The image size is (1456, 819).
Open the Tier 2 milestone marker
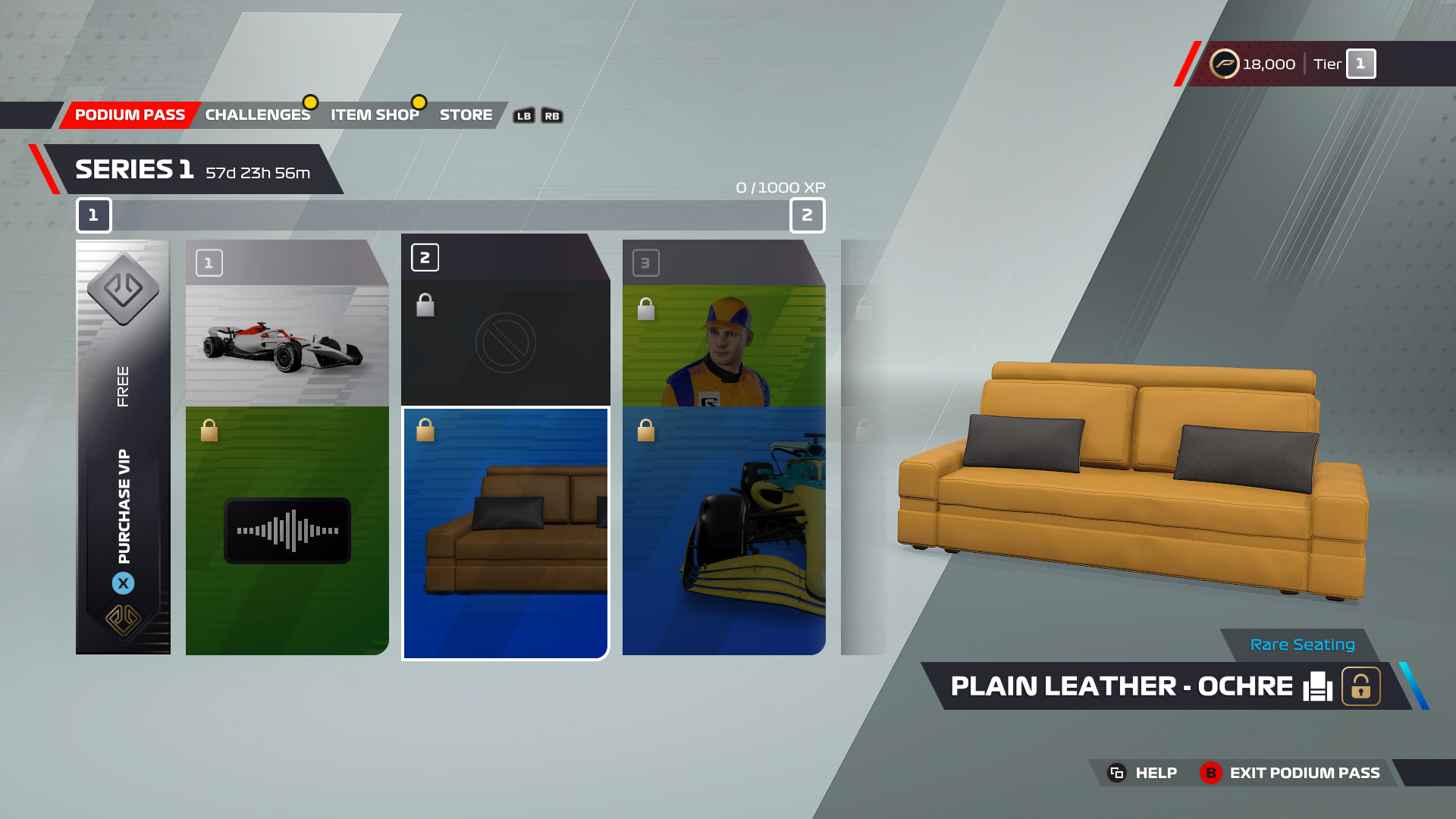807,216
